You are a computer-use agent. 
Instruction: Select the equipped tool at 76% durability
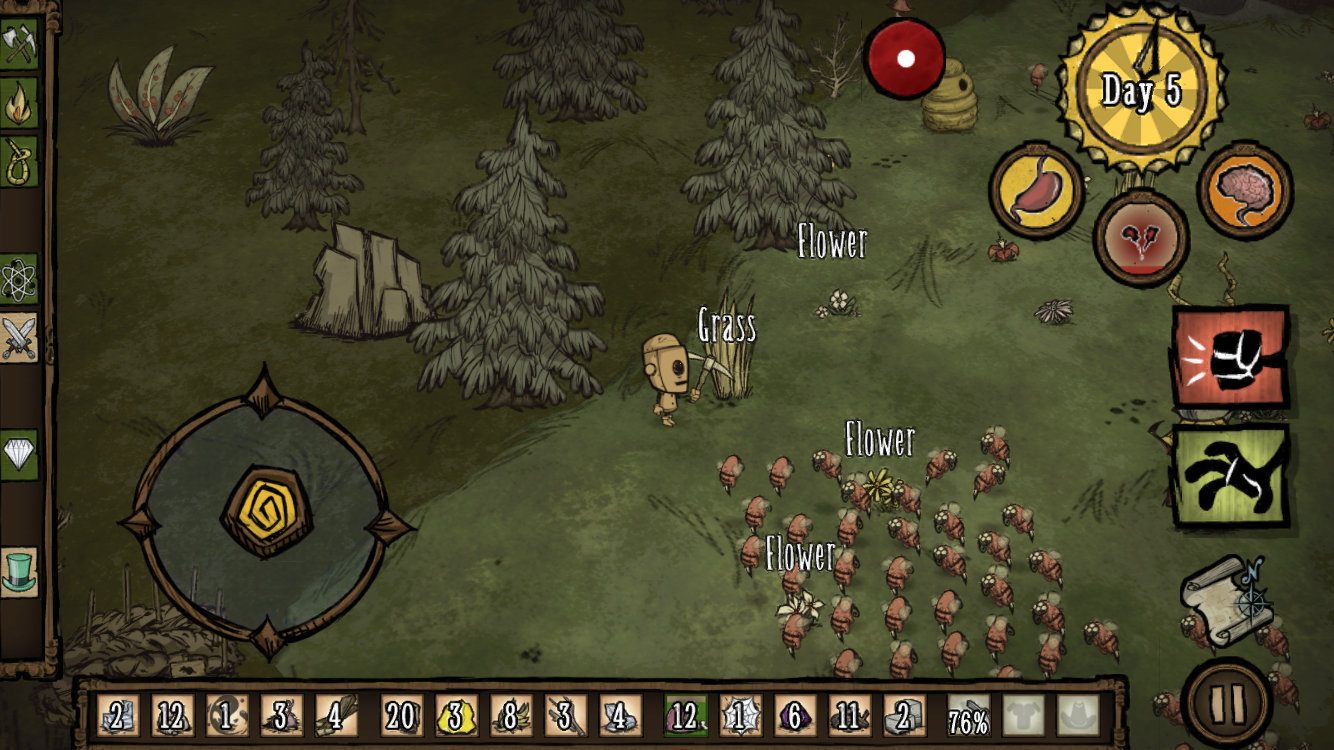pyautogui.click(x=968, y=716)
